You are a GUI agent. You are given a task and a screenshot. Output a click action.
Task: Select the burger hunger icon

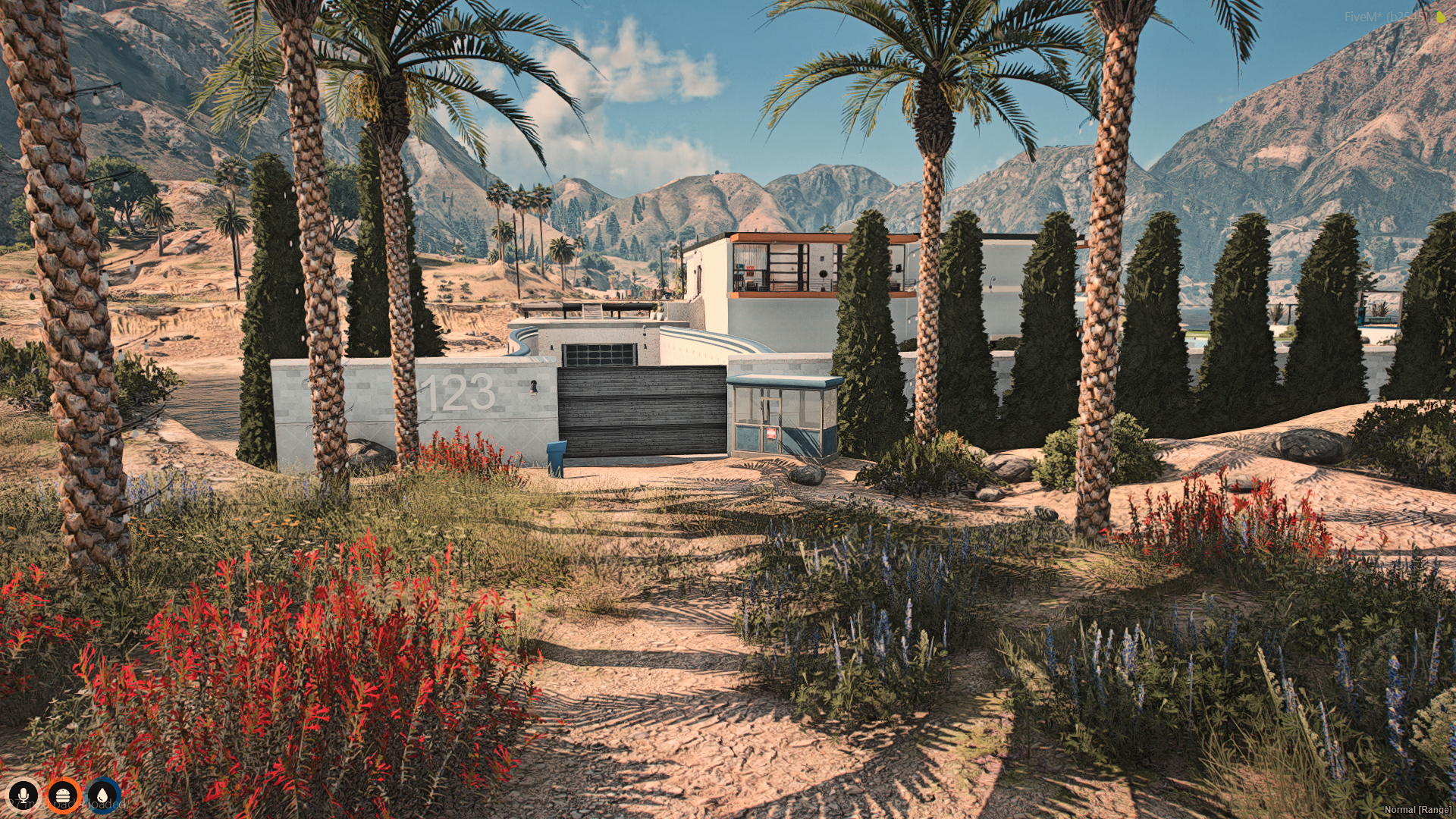coord(64,795)
